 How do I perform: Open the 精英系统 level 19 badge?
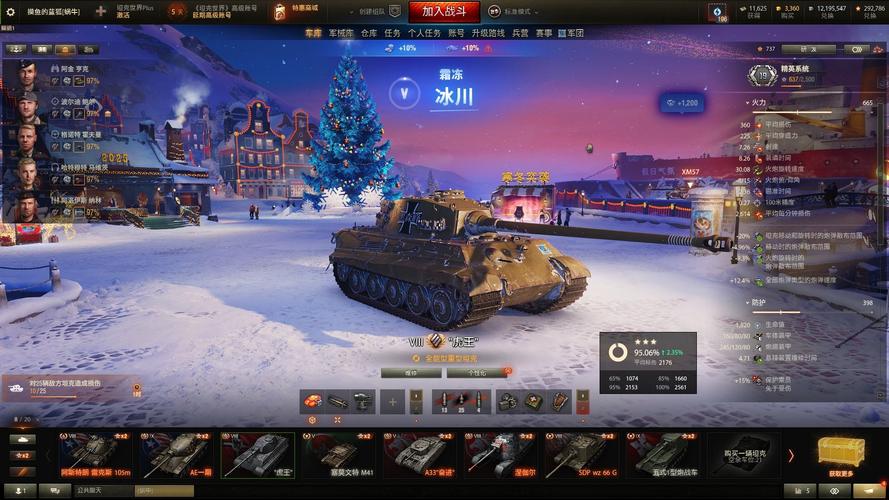click(762, 75)
